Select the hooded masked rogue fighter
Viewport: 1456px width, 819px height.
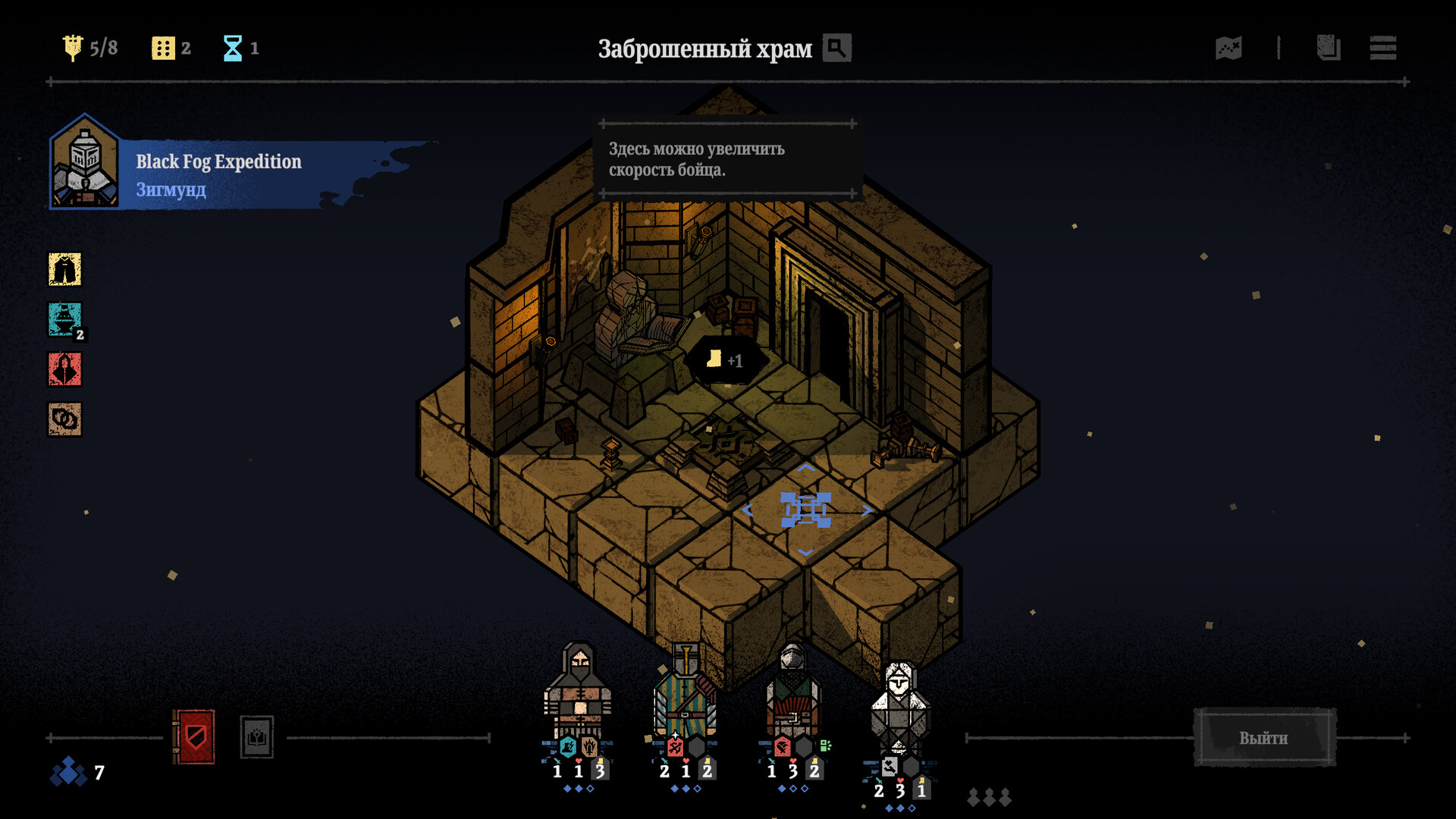[x=579, y=692]
